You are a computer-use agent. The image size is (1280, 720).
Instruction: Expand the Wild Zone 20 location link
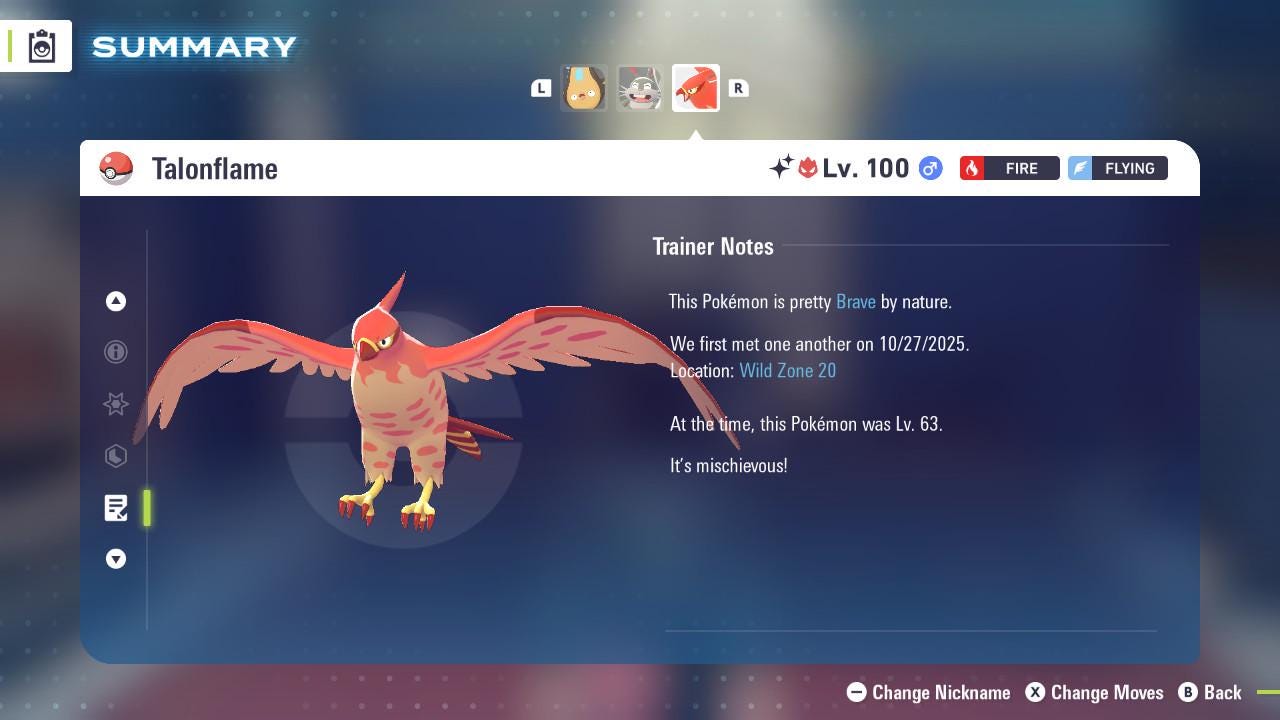click(788, 370)
